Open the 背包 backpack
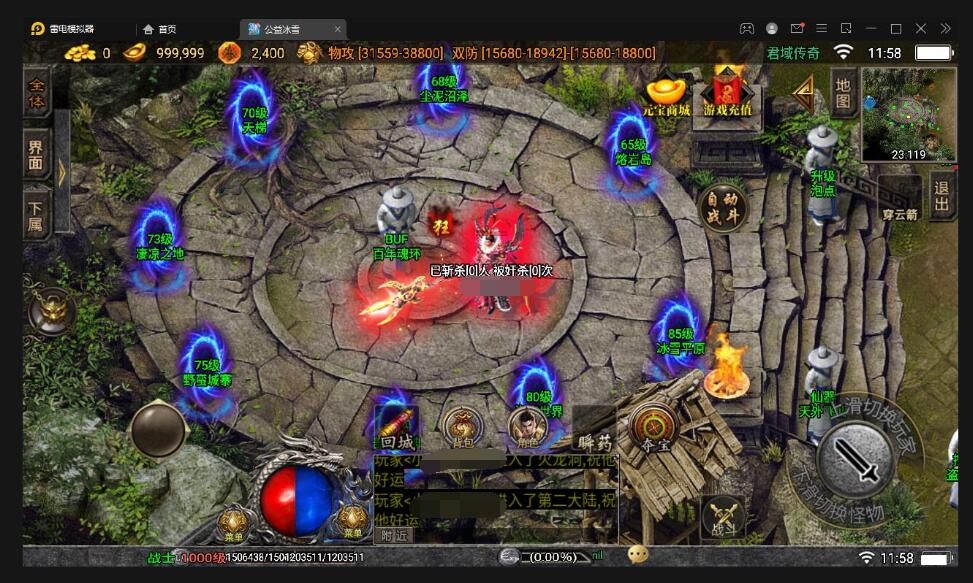973x583 pixels. click(x=461, y=427)
